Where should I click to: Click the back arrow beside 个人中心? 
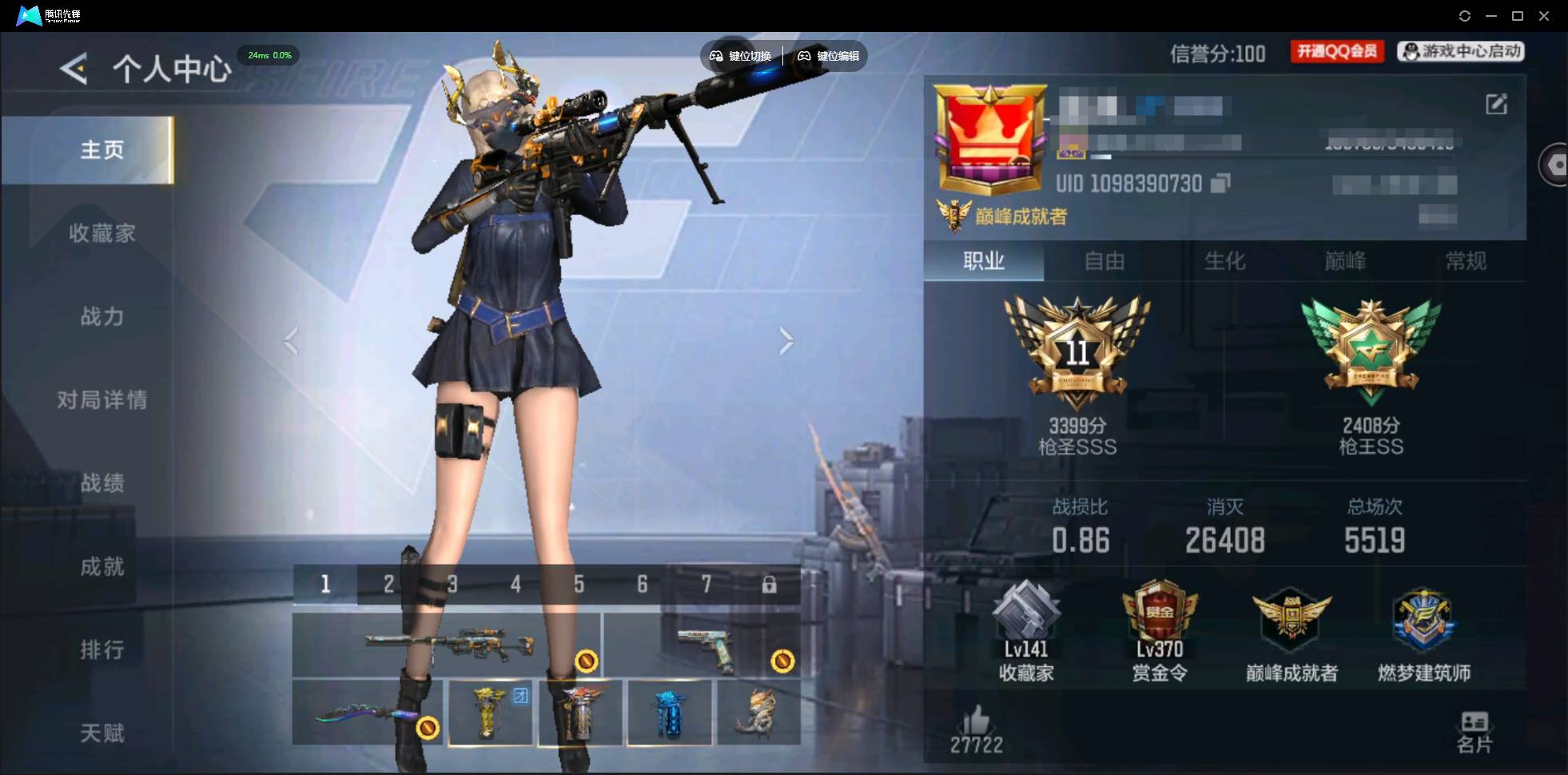click(74, 69)
